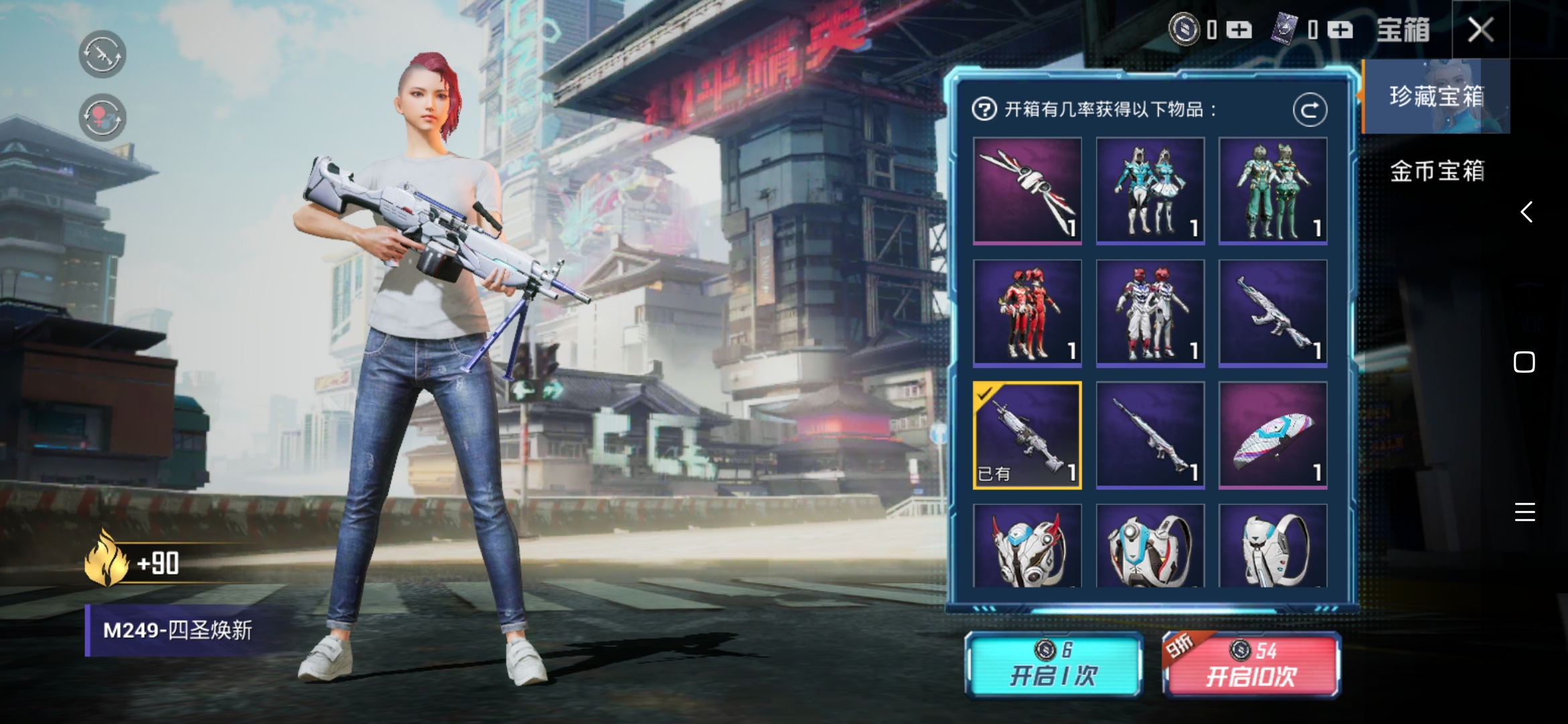Select the crossed blades melee skin slot
This screenshot has width=1568, height=724.
[x=1027, y=190]
